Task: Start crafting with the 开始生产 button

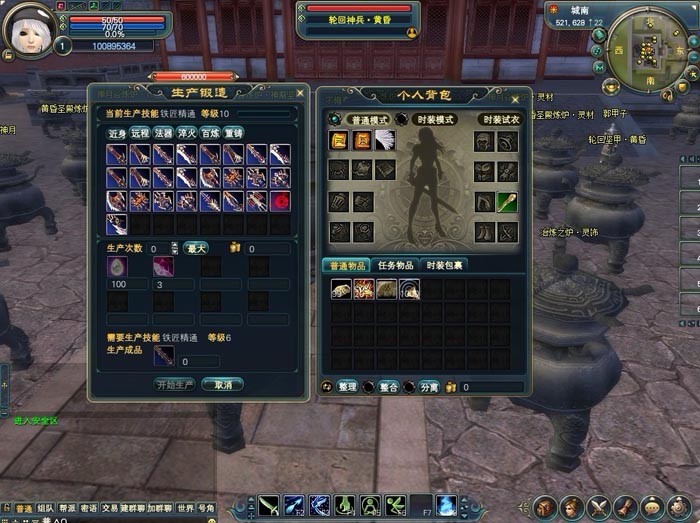Action: point(175,384)
